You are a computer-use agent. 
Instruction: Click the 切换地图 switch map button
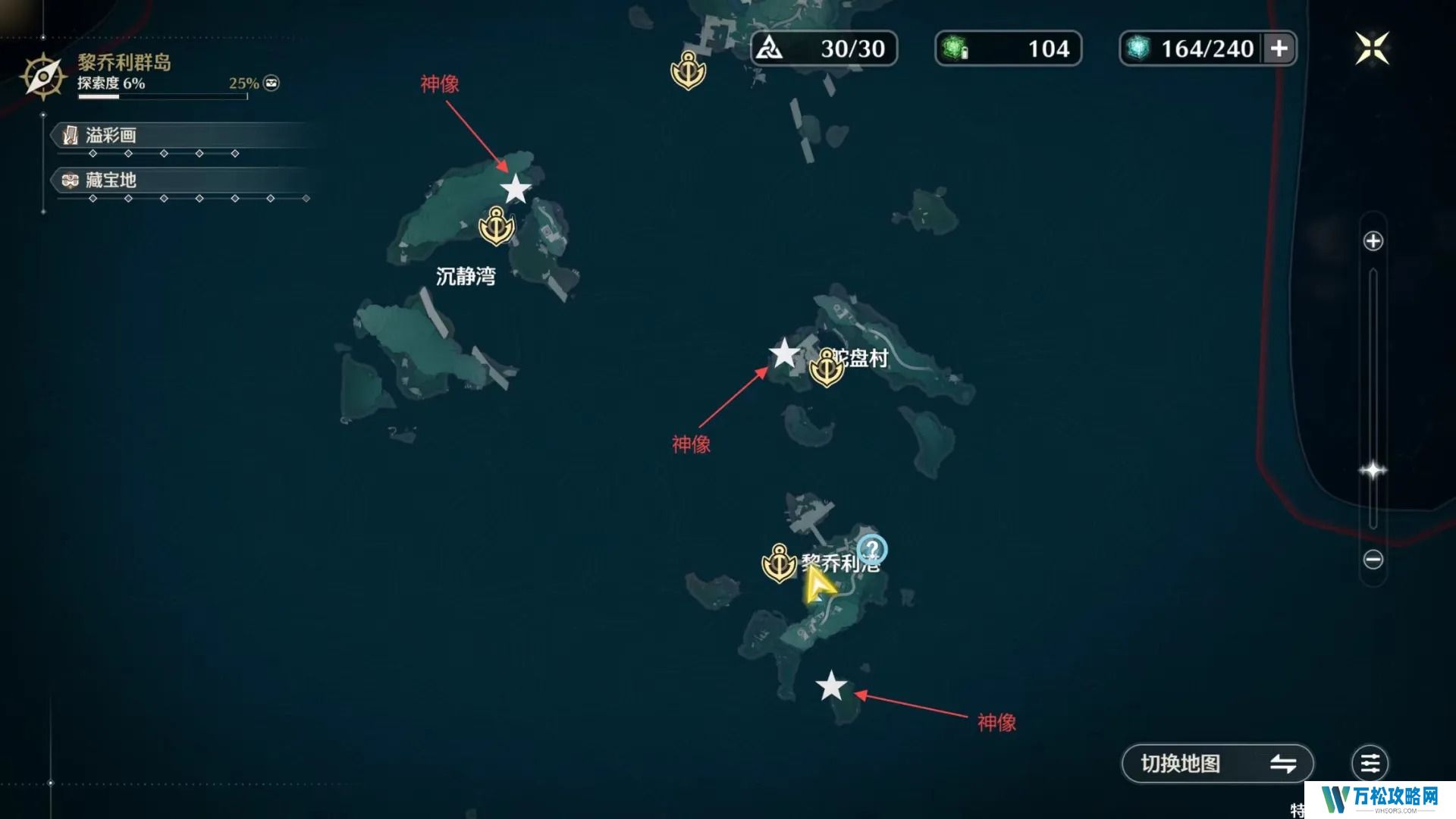[x=1216, y=763]
